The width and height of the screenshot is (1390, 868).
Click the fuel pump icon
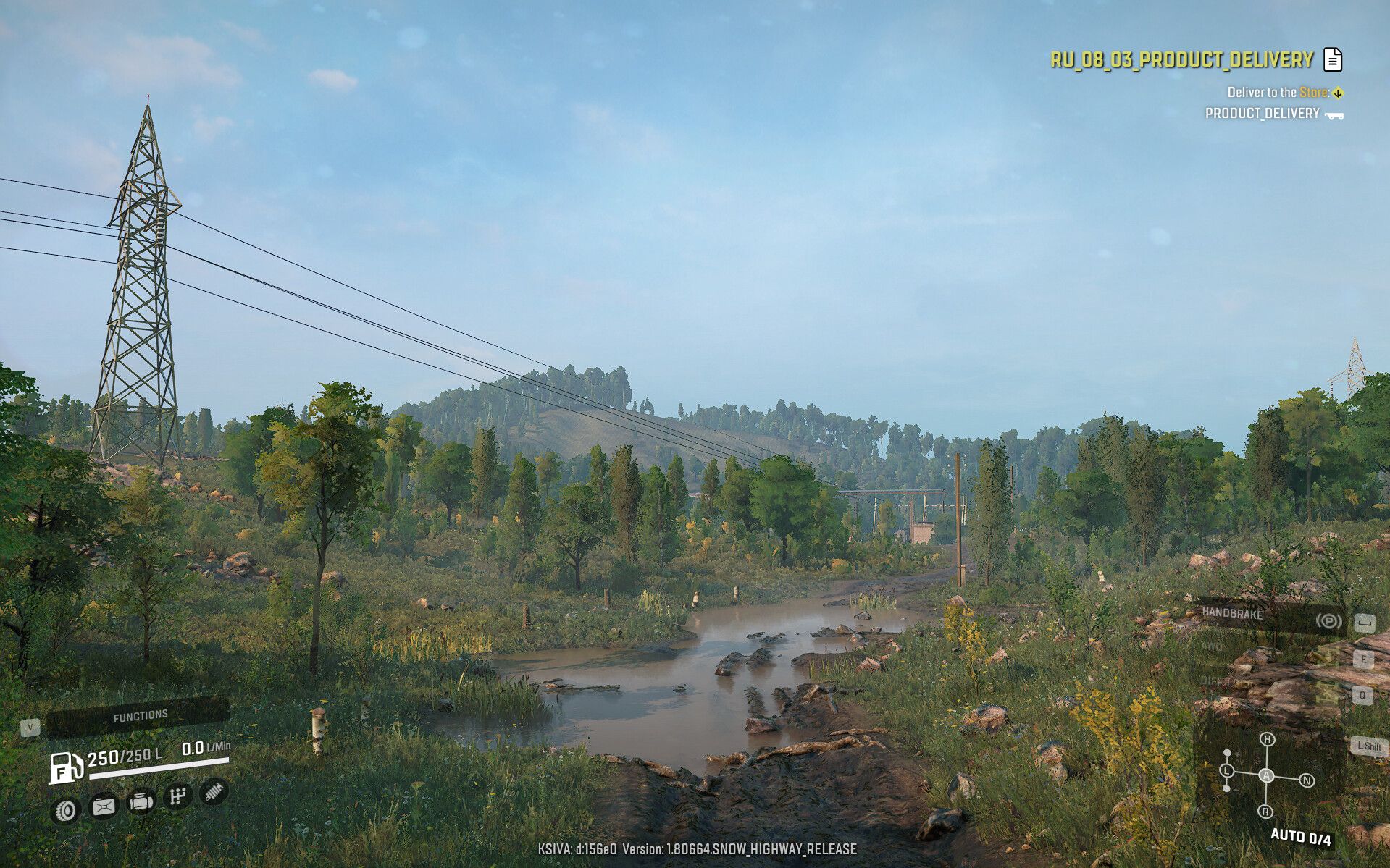point(65,767)
